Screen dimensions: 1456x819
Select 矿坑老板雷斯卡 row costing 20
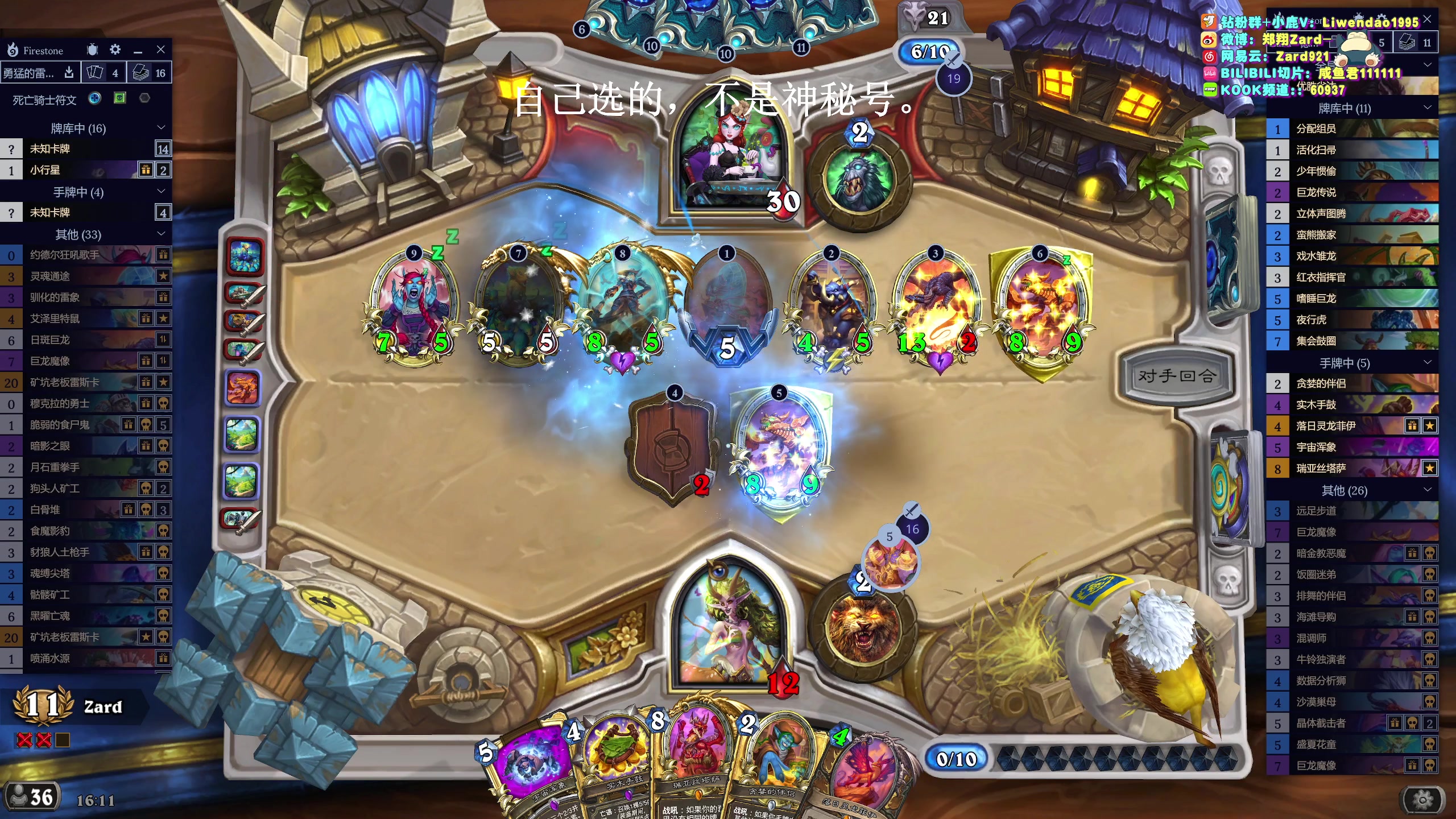[x=85, y=382]
